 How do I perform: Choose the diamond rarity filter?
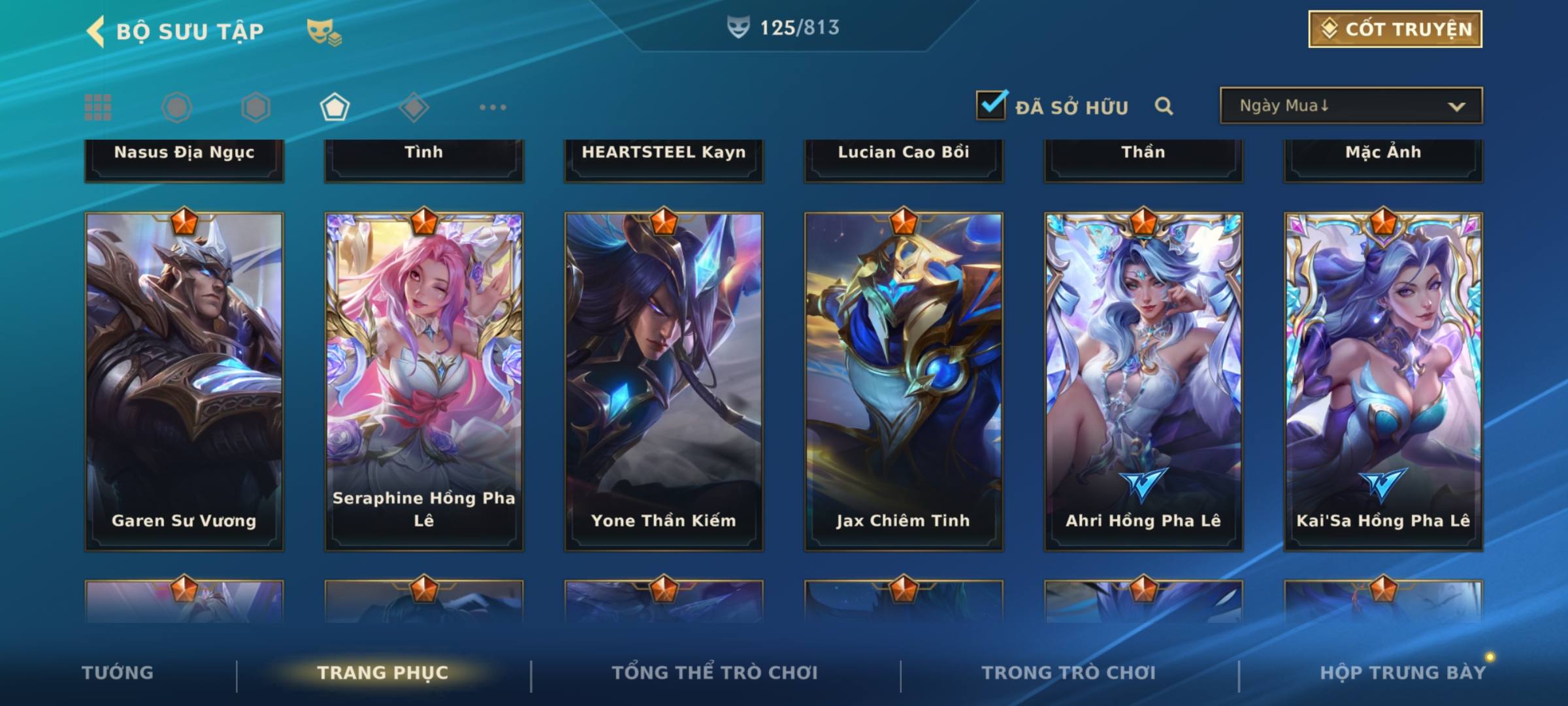tap(414, 107)
